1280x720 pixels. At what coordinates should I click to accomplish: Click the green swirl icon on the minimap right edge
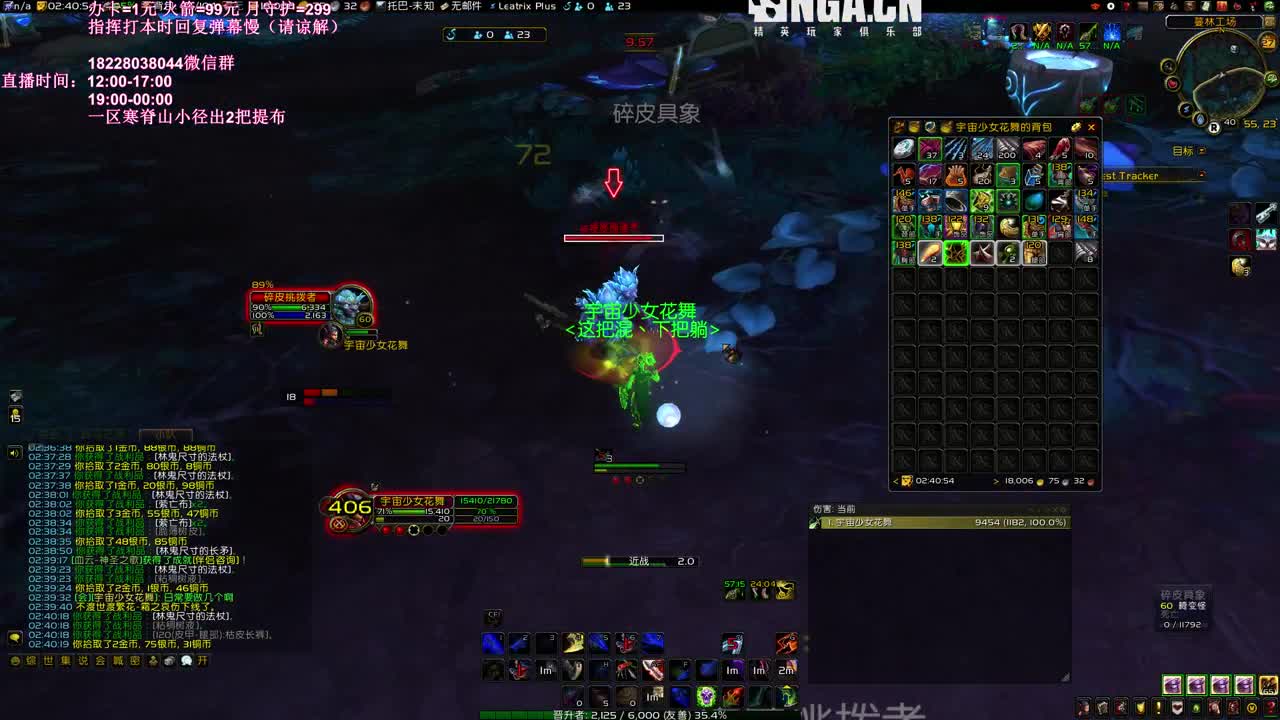pos(1270,78)
